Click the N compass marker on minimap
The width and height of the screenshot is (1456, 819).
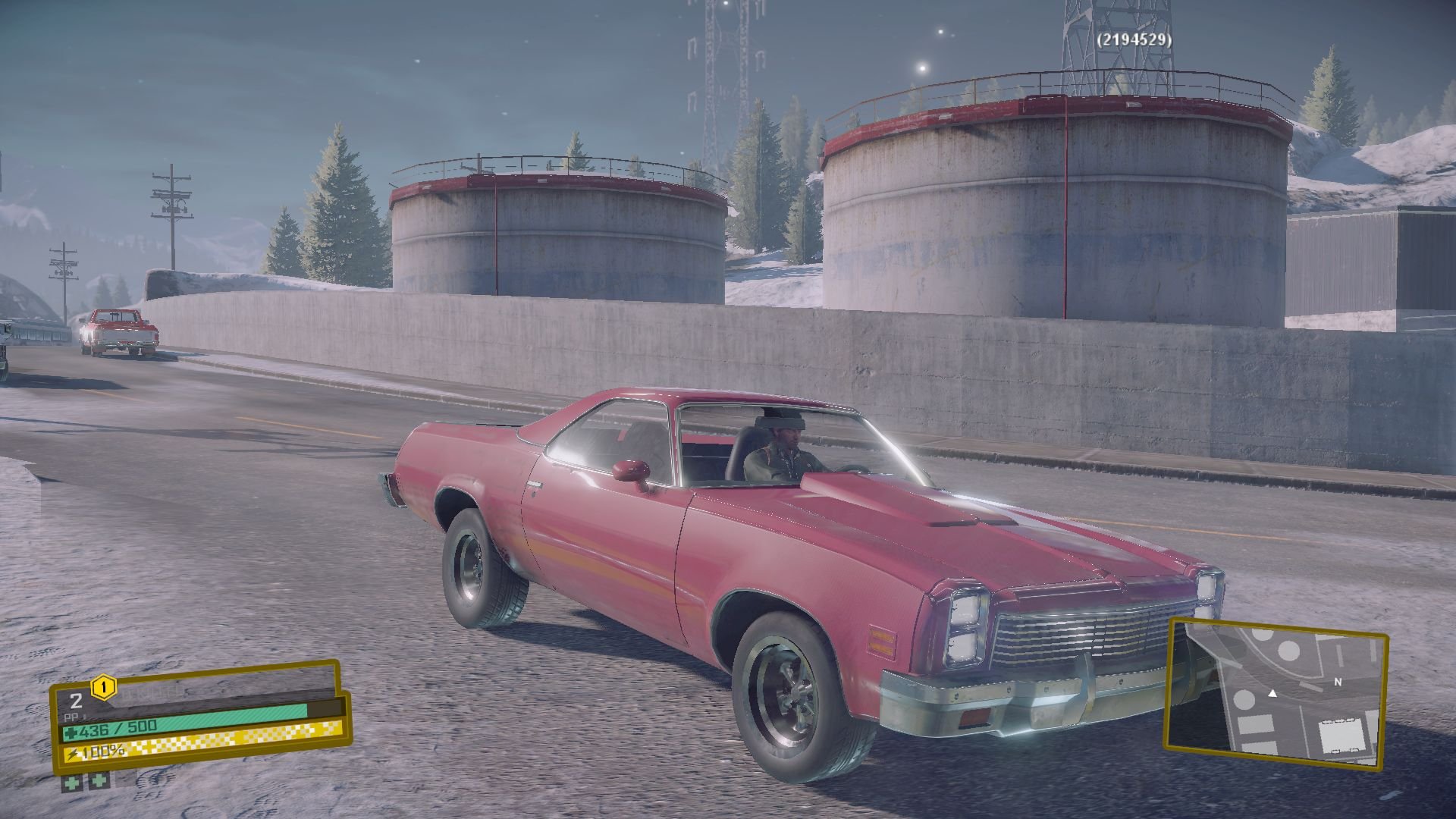[x=1338, y=682]
